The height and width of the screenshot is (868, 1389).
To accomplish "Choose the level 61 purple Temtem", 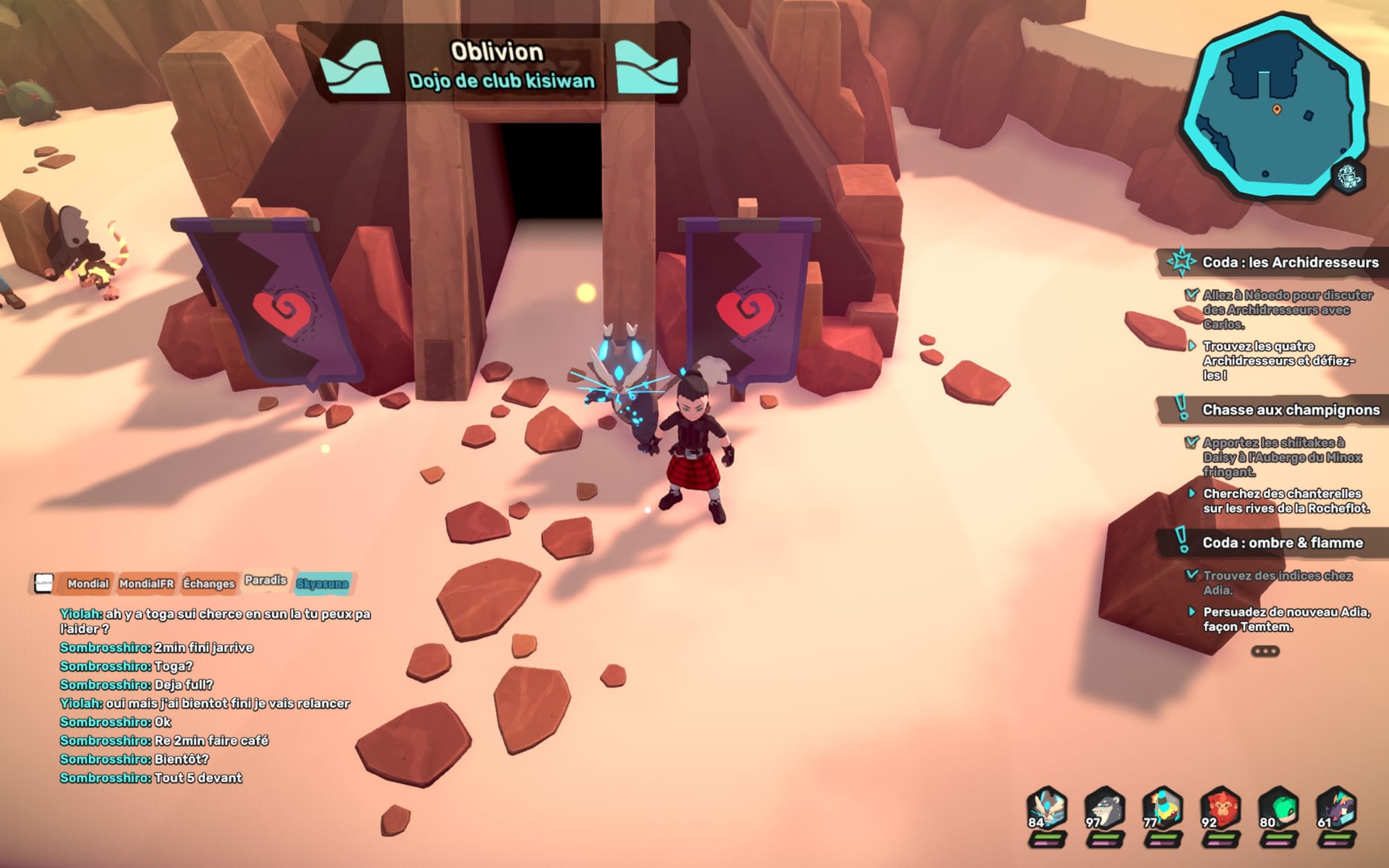I will click(x=1336, y=810).
